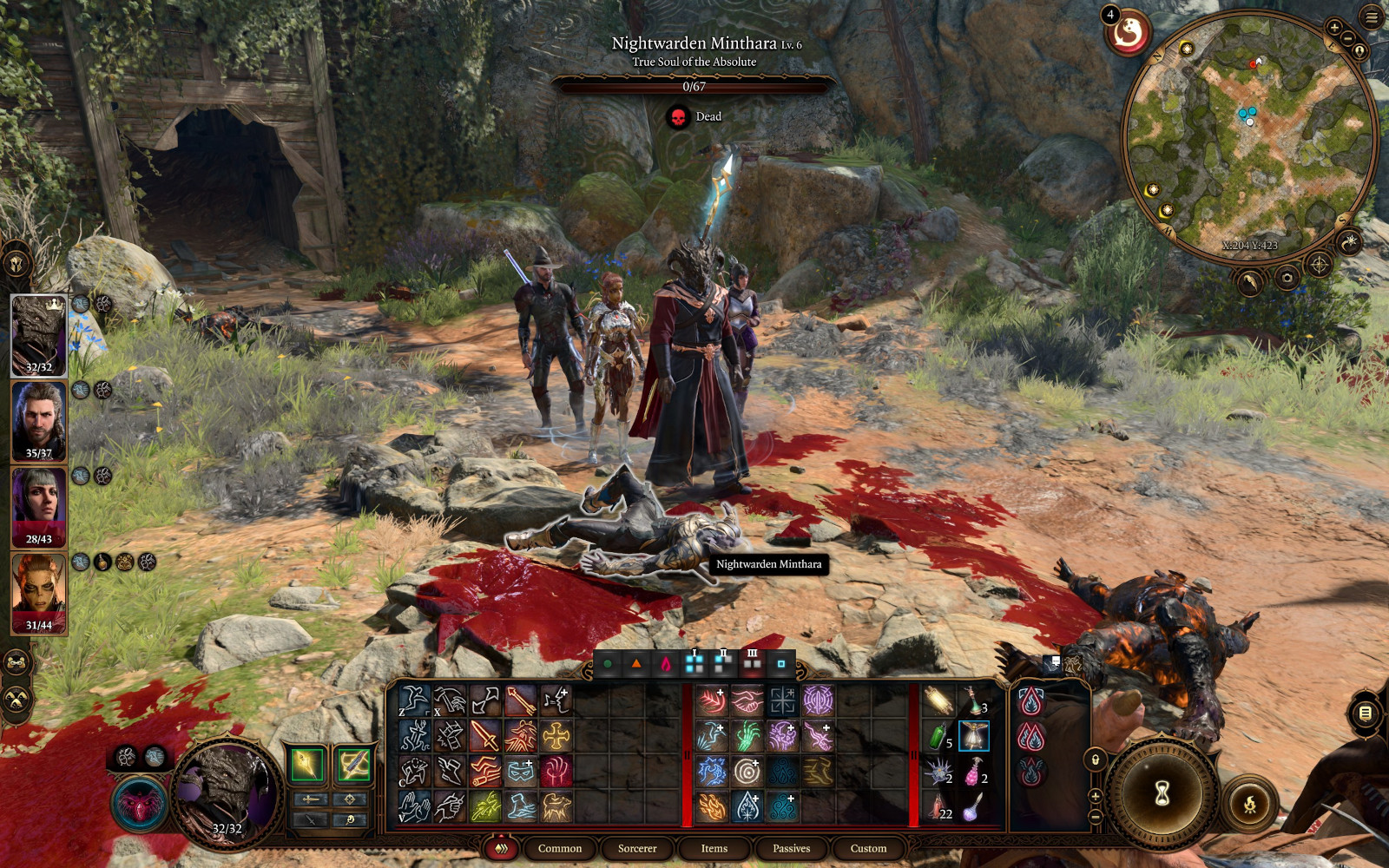Screen dimensions: 1389x868
Task: Use the ranged arrow attack
Action: pos(520,700)
